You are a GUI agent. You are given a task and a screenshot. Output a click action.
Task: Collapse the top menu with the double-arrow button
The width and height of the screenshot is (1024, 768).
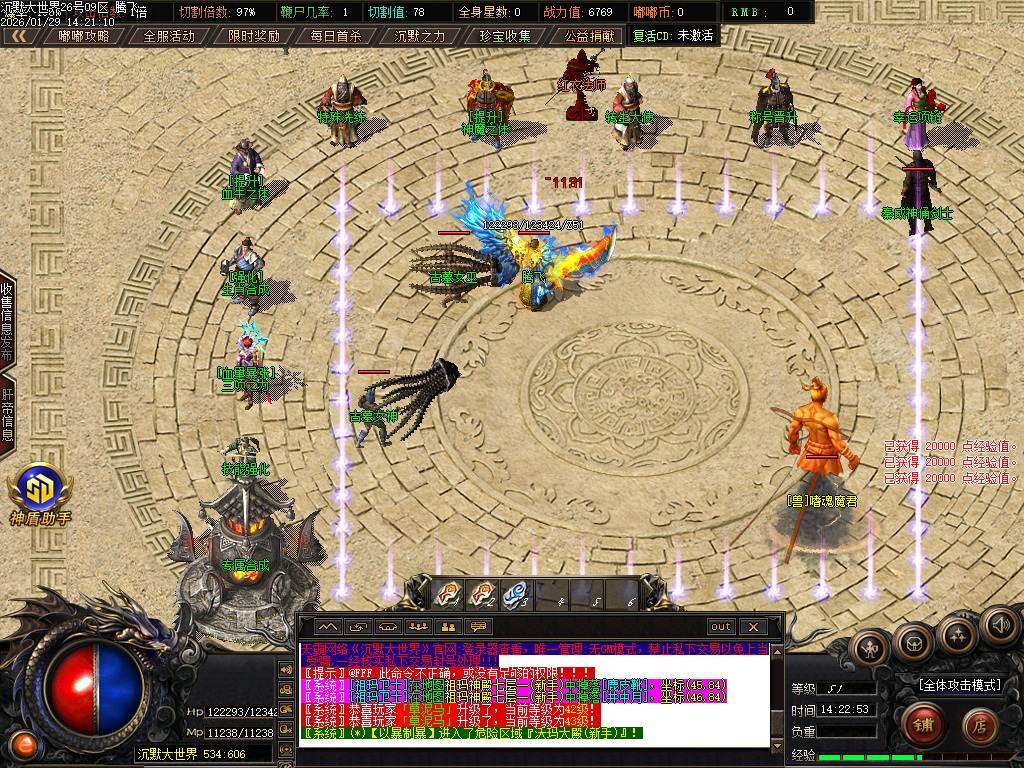click(20, 35)
